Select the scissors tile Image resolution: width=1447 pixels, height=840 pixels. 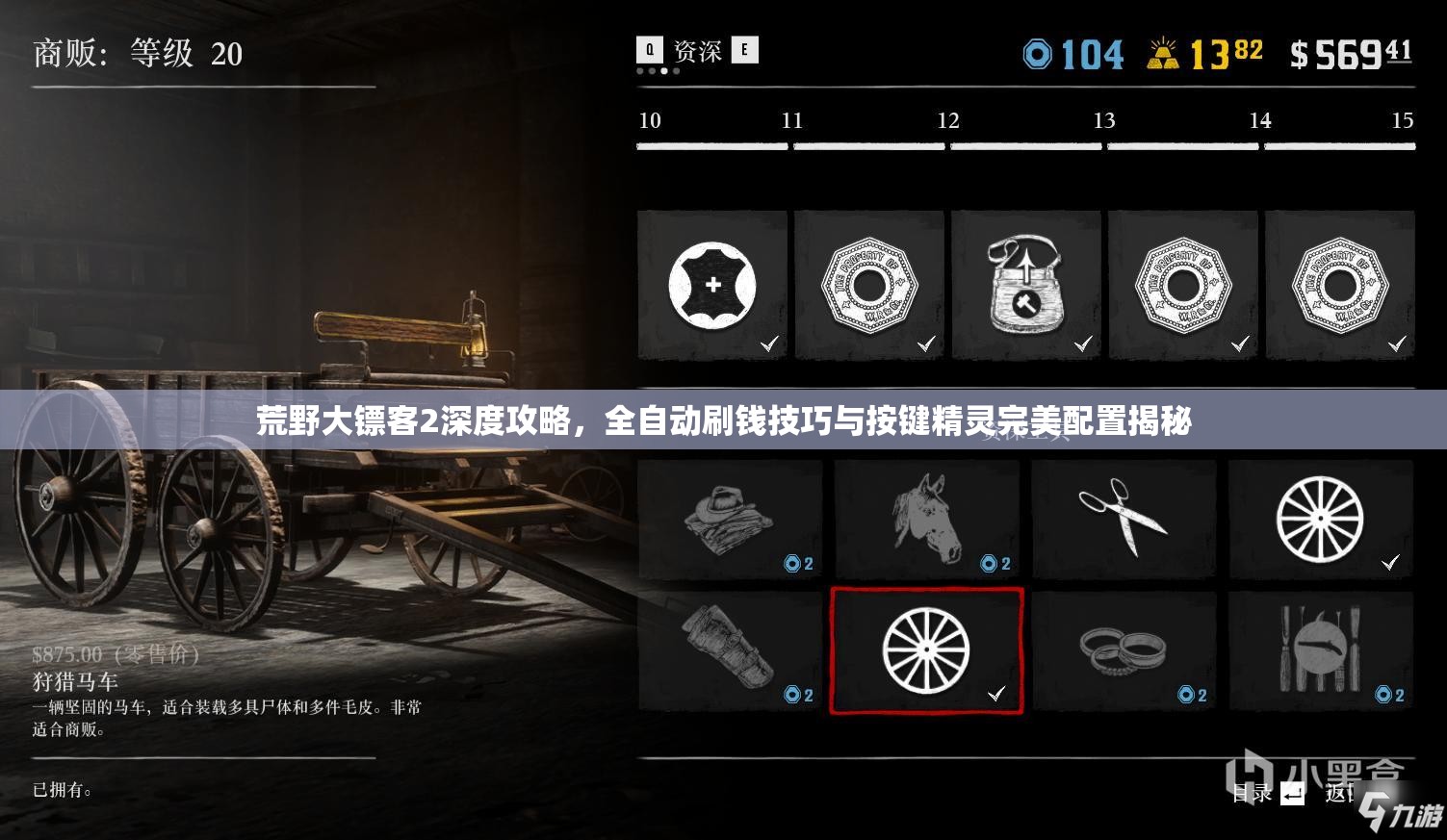1124,520
